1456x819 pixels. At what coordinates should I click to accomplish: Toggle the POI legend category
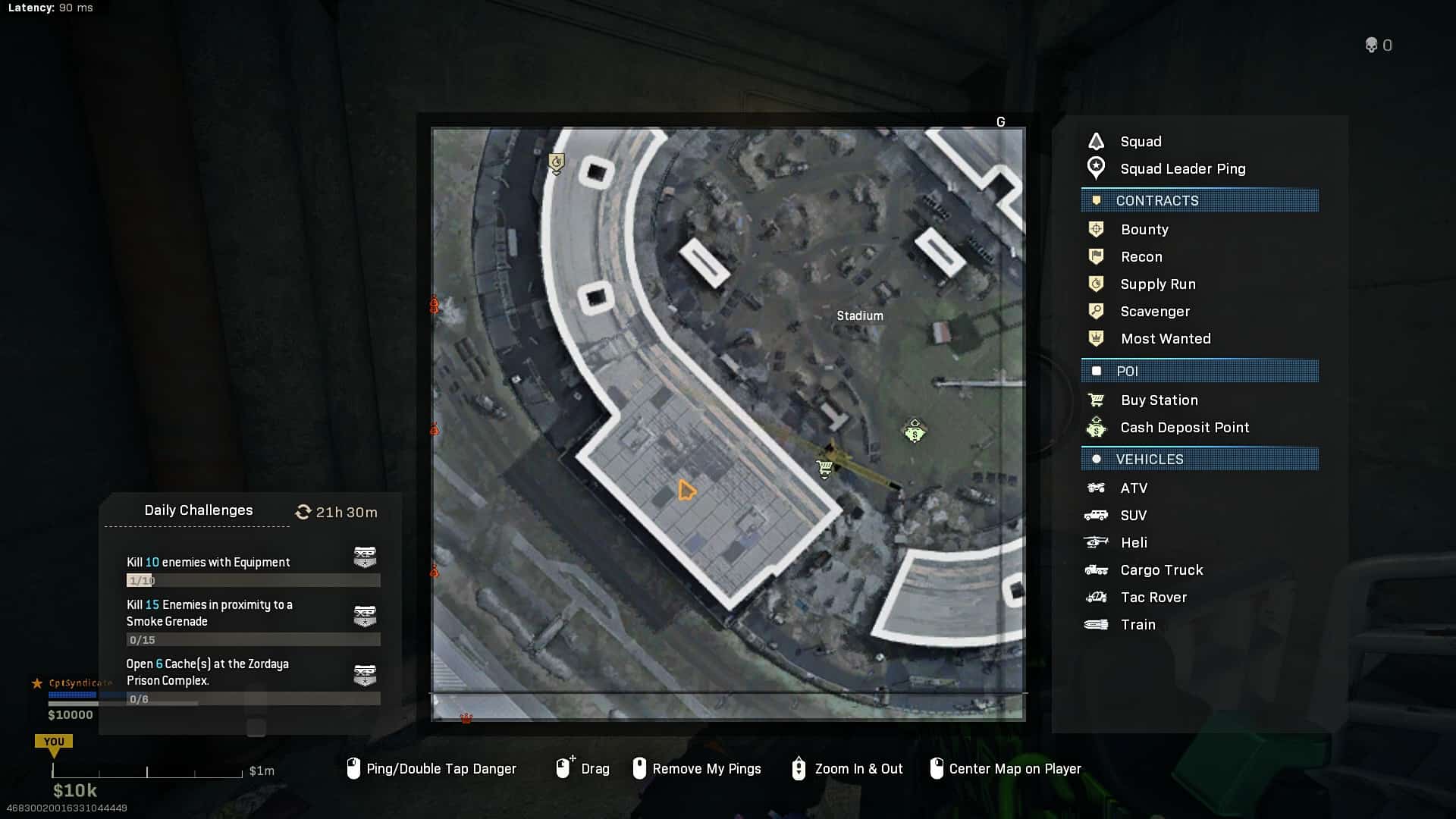(1200, 372)
